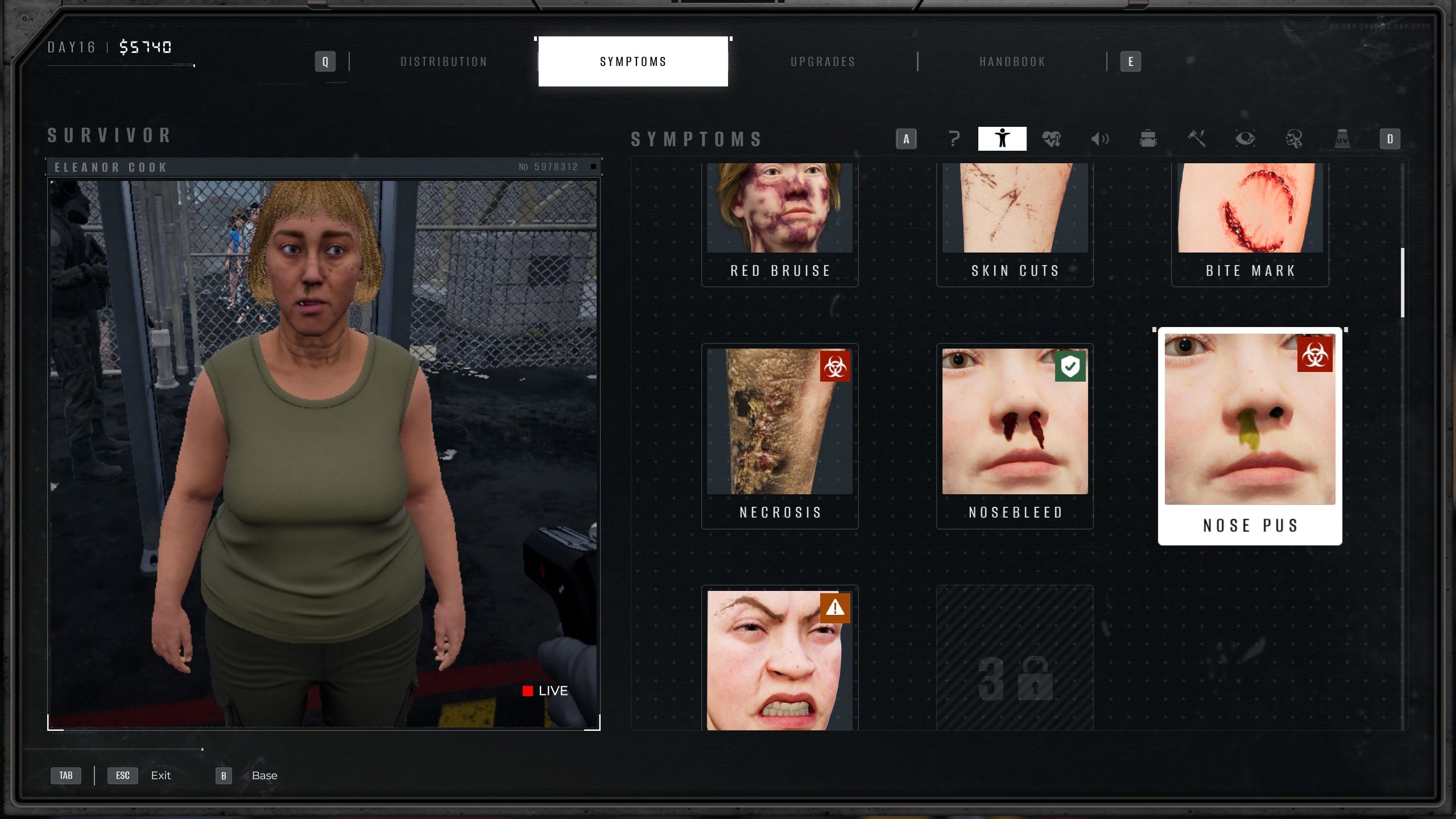Image resolution: width=1456 pixels, height=819 pixels.
Task: Open the Upgrades tab
Action: coord(823,61)
